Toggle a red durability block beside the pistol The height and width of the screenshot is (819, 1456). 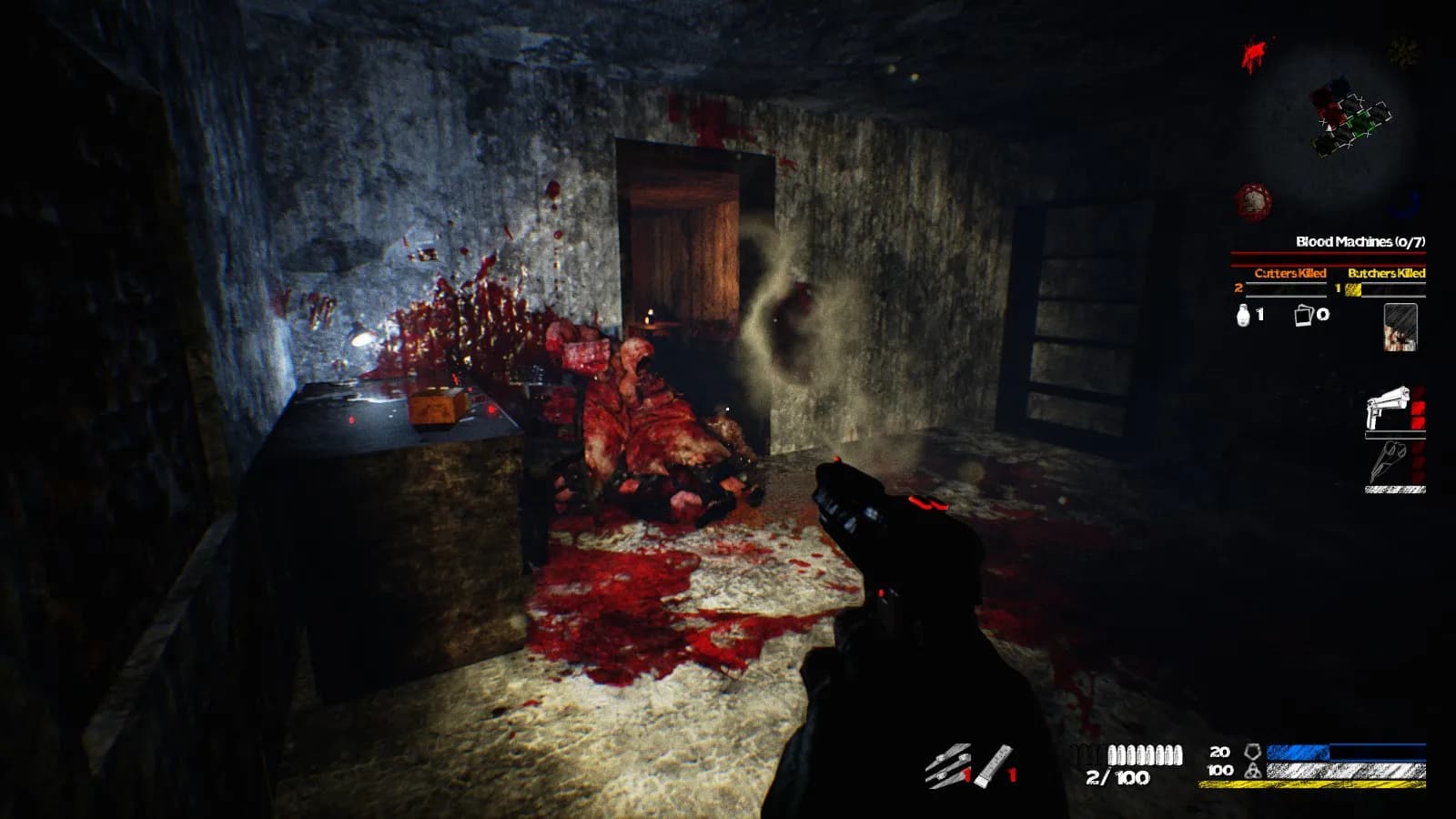[x=1419, y=405]
